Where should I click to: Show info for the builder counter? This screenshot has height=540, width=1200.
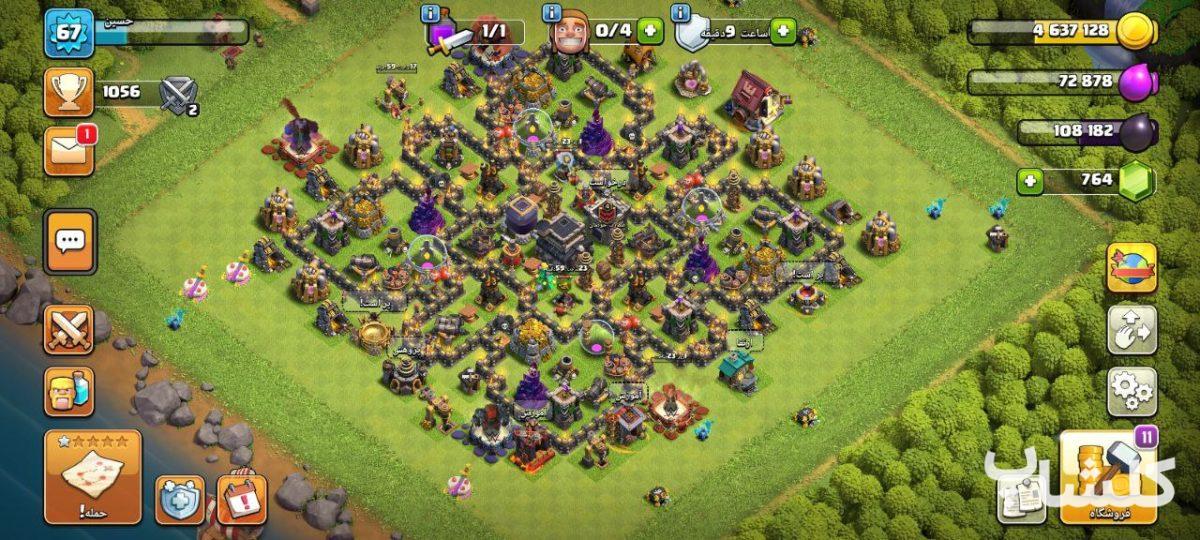click(x=551, y=13)
